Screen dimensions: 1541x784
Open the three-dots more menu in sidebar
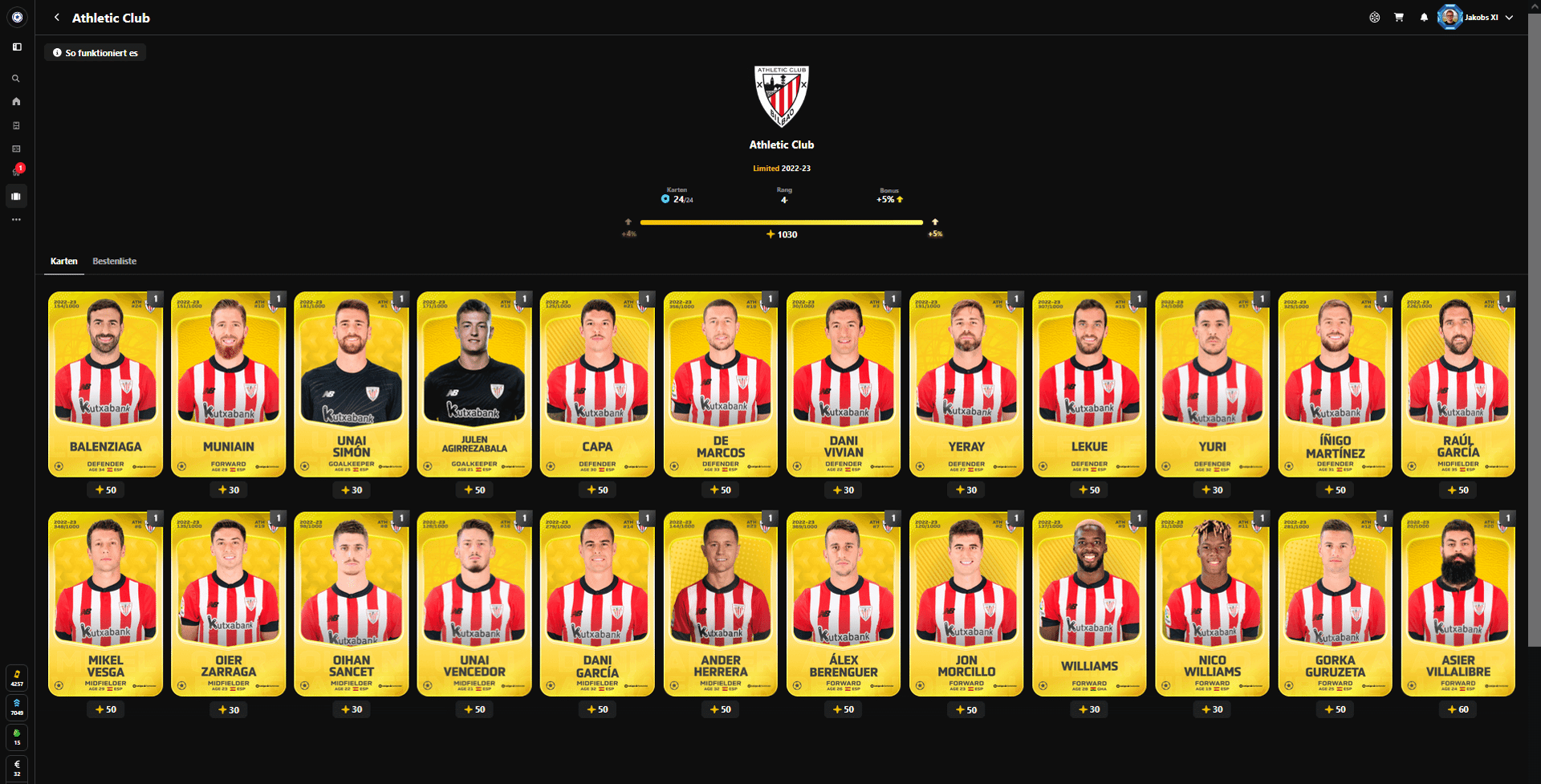(x=16, y=219)
